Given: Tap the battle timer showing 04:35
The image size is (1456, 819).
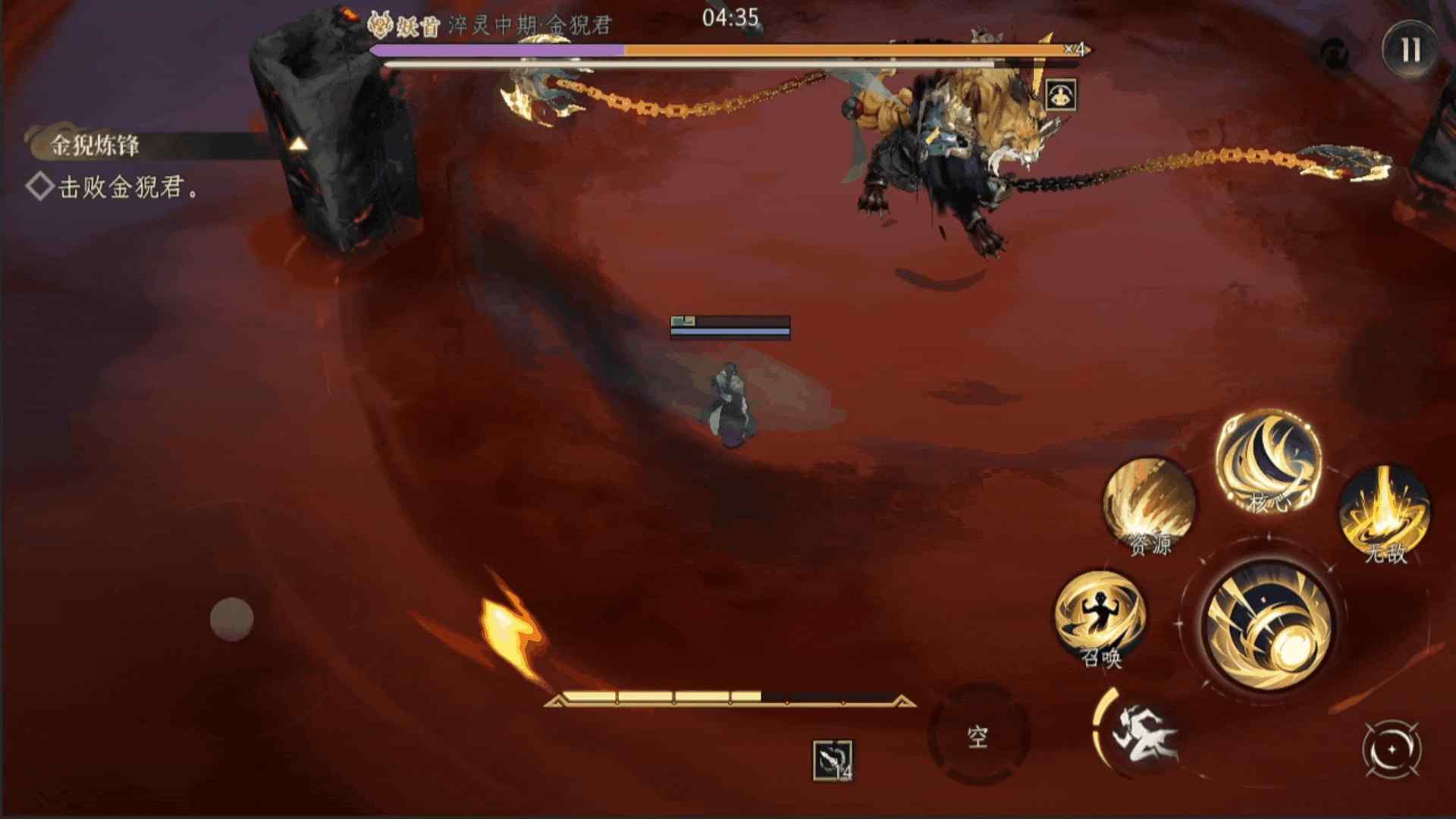Looking at the screenshot, I should click(730, 20).
